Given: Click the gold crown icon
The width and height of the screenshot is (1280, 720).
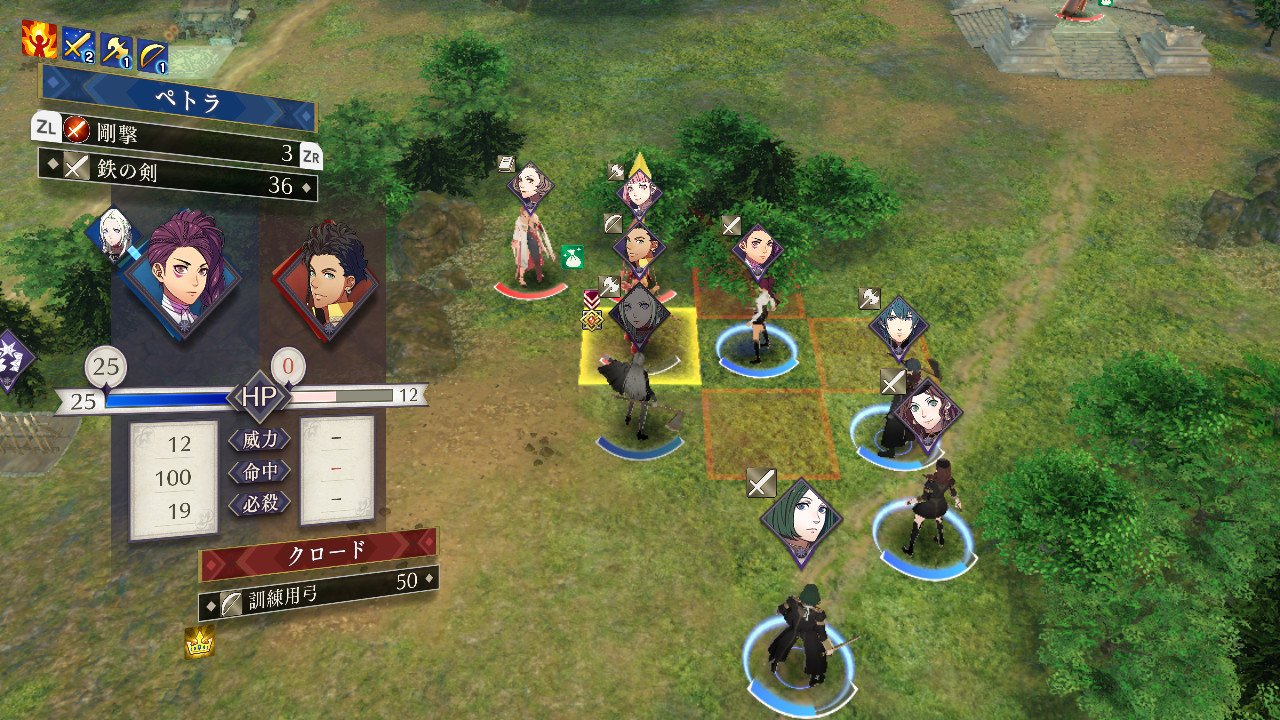Looking at the screenshot, I should 199,642.
